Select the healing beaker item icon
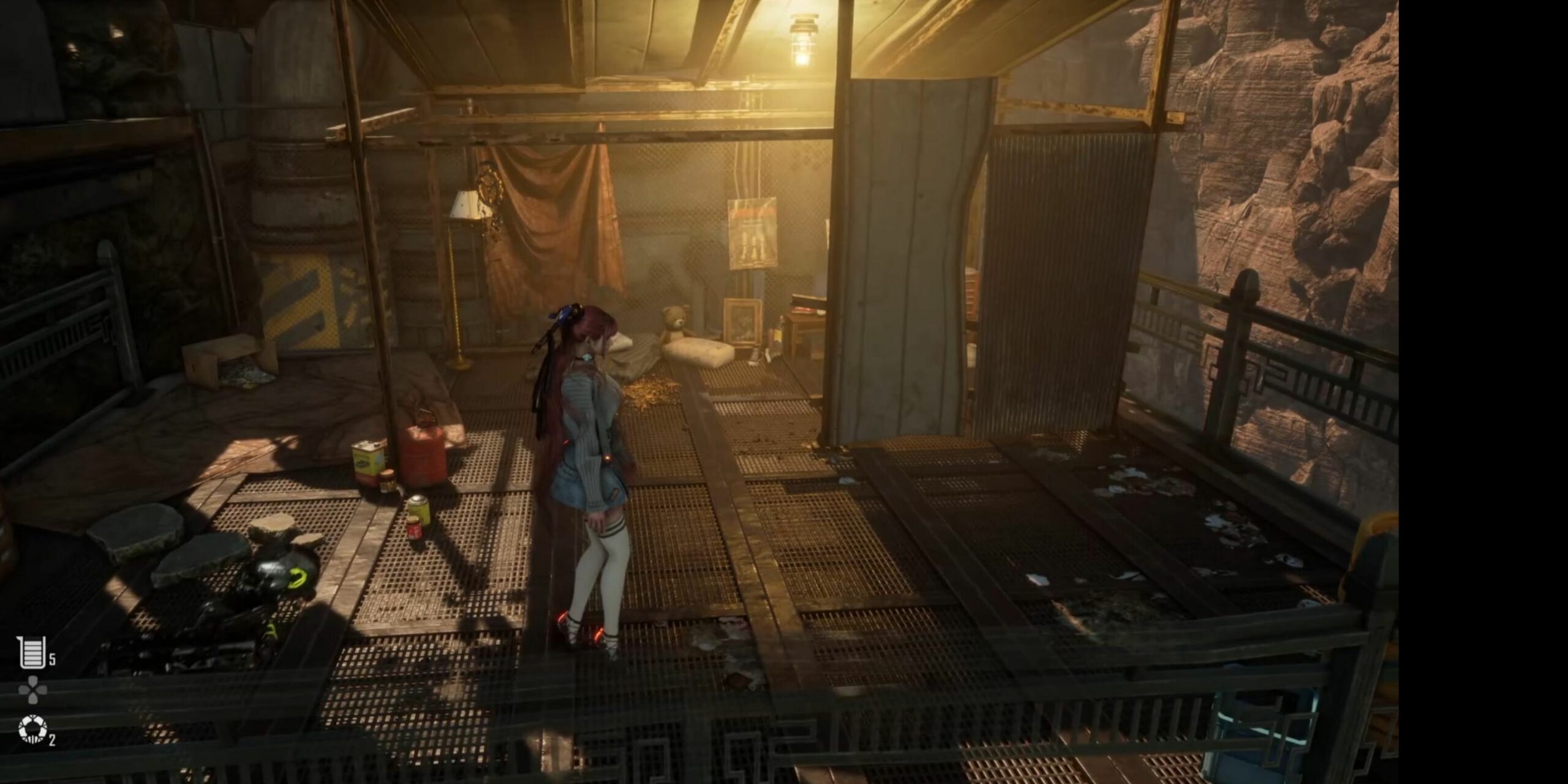Screen dimensions: 1568x784 [x=31, y=652]
